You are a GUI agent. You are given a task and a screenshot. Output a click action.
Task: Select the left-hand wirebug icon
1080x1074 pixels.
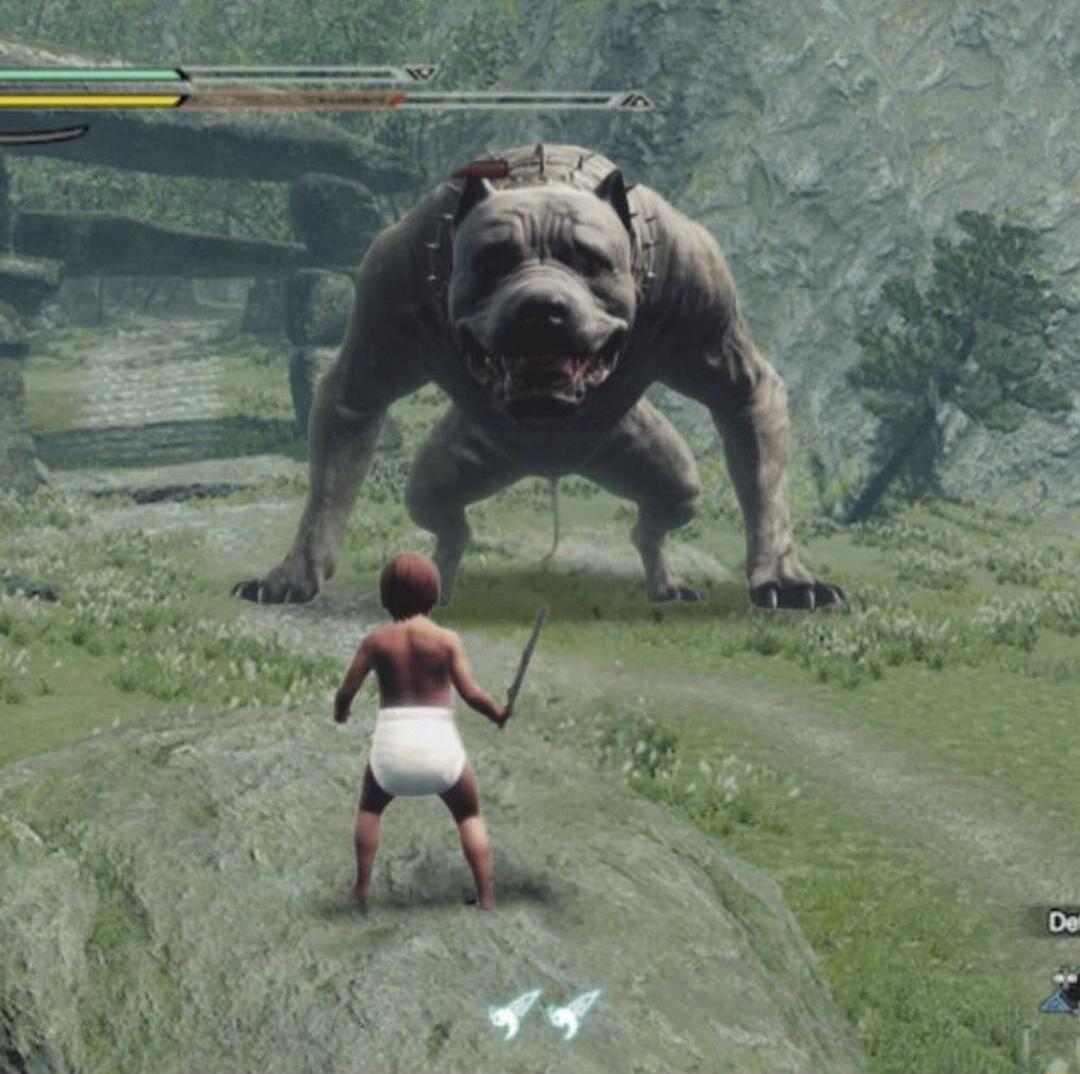pos(514,1012)
